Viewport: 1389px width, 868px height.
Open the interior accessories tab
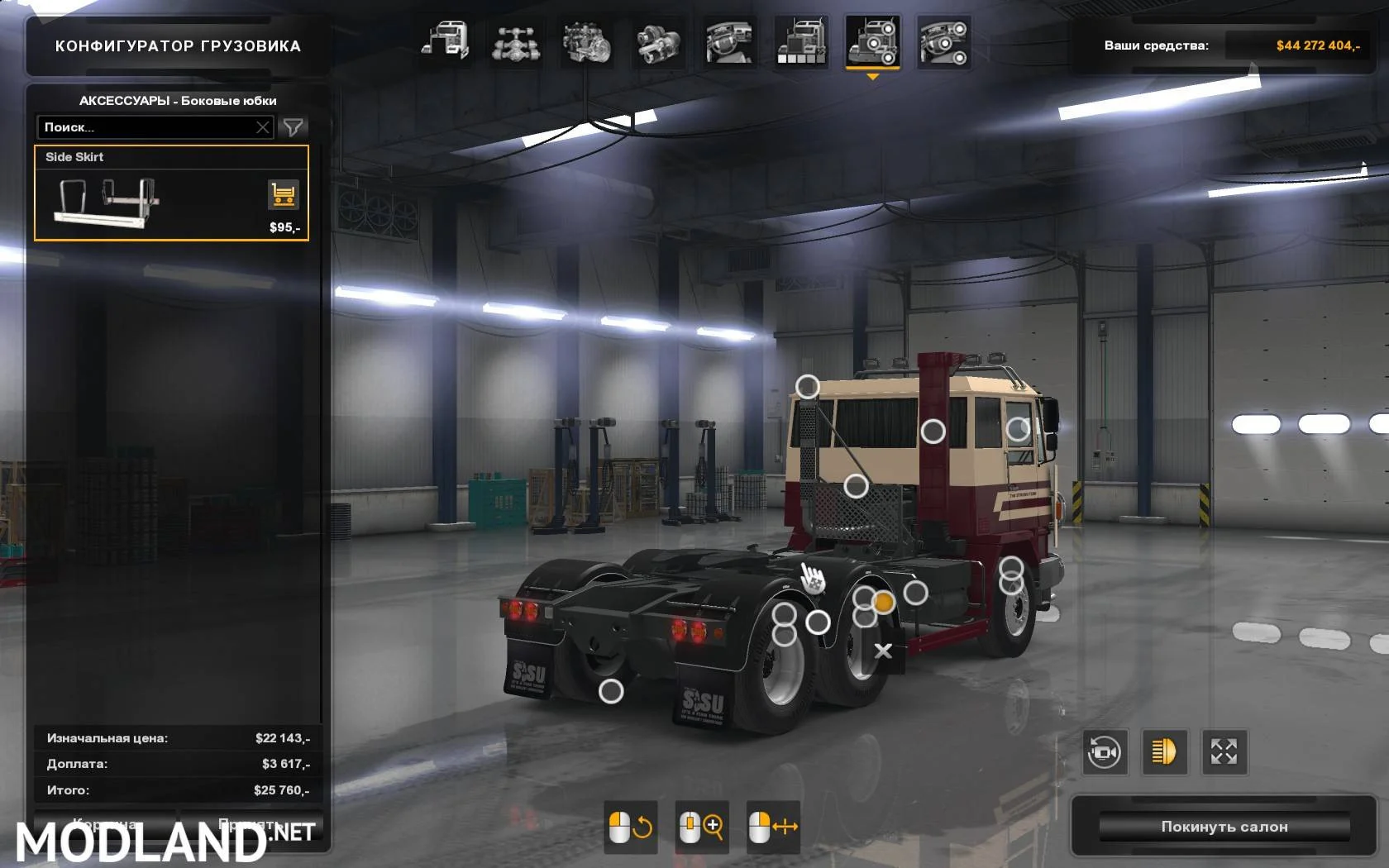click(x=943, y=41)
